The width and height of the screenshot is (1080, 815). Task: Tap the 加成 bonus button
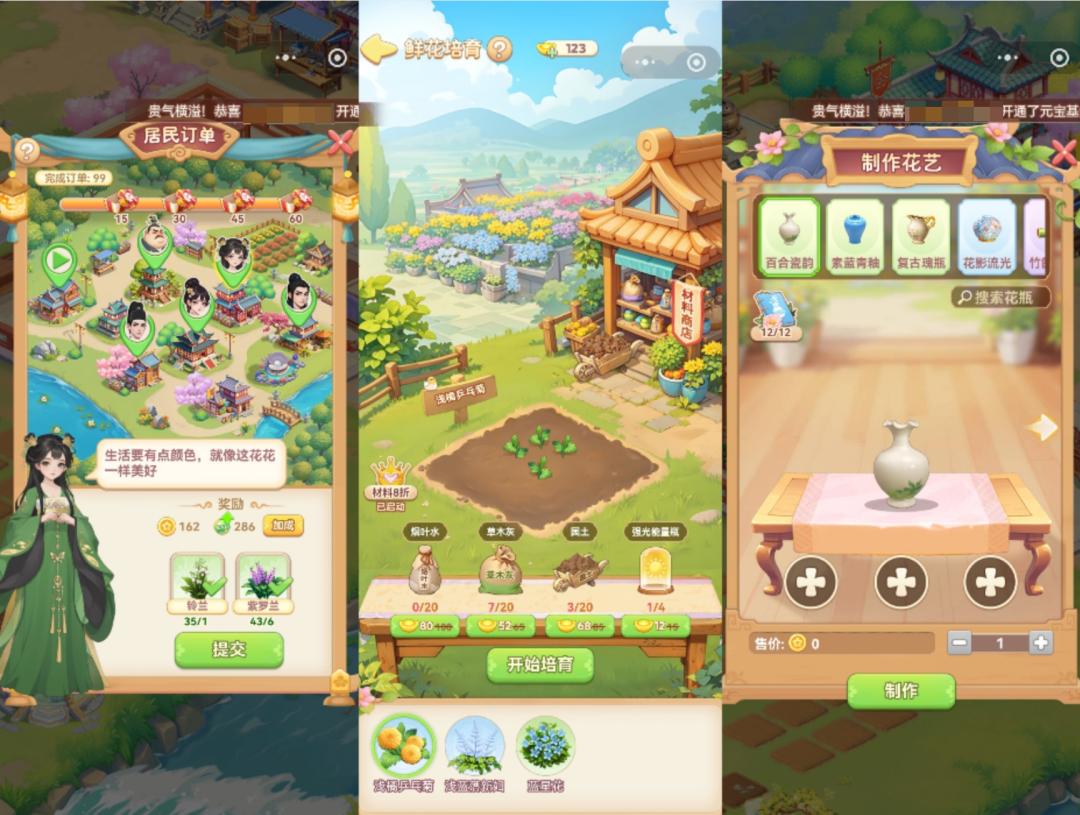coord(283,525)
